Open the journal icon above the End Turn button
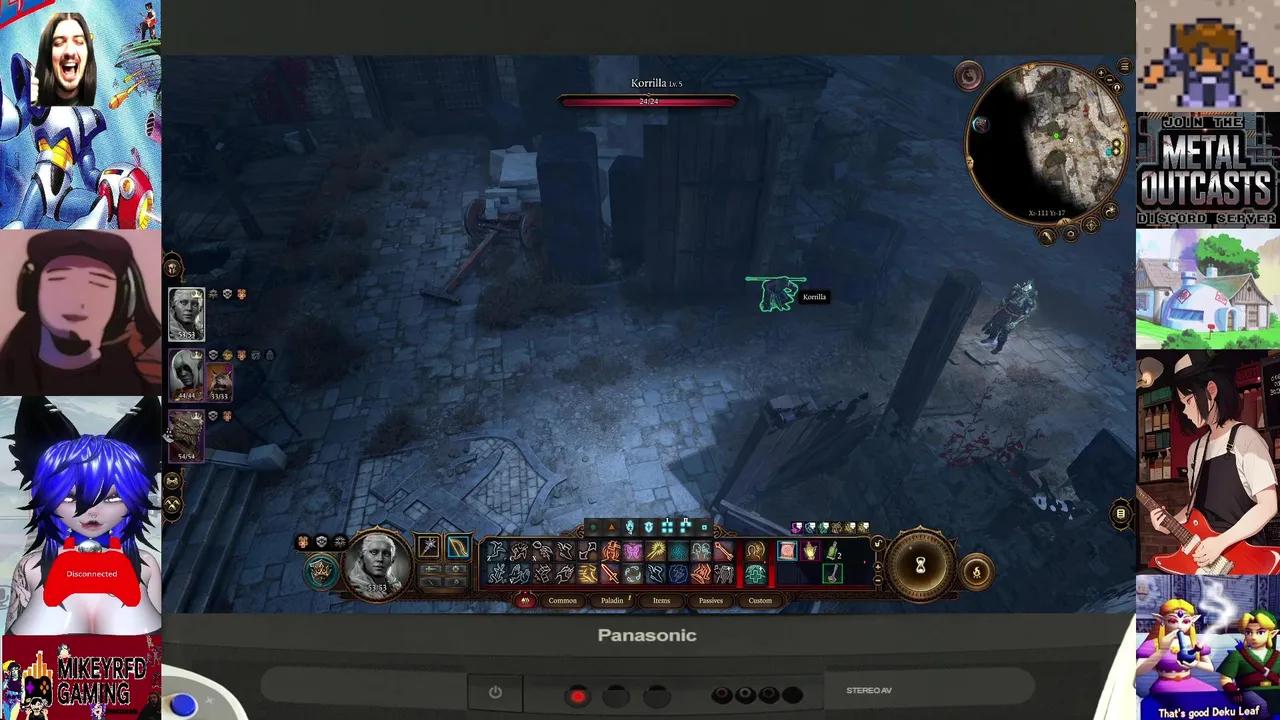The height and width of the screenshot is (720, 1280). (1119, 512)
